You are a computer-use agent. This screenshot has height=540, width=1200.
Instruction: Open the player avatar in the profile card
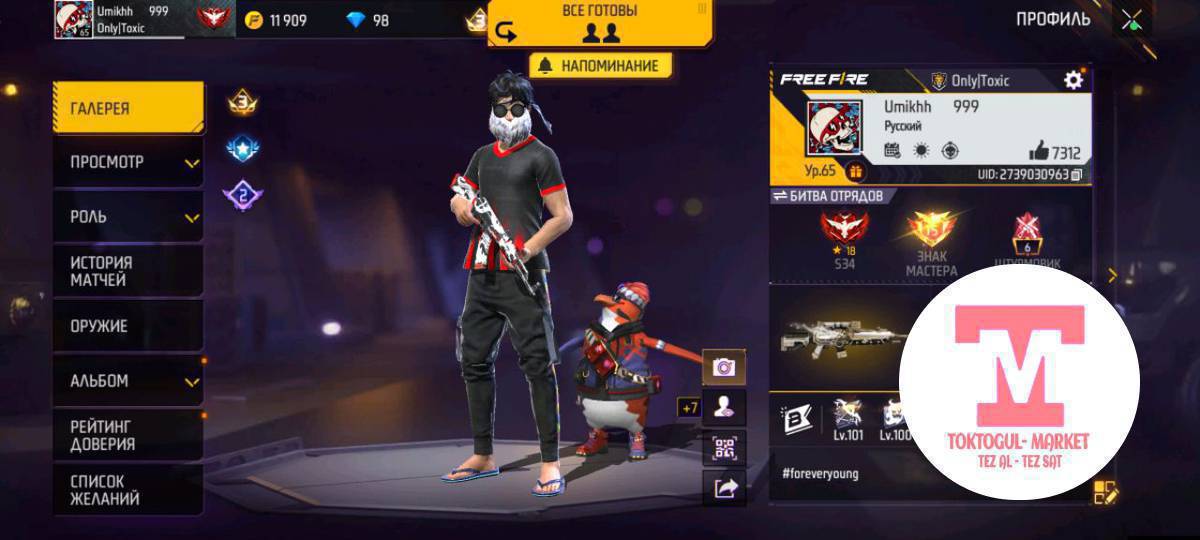coord(834,126)
